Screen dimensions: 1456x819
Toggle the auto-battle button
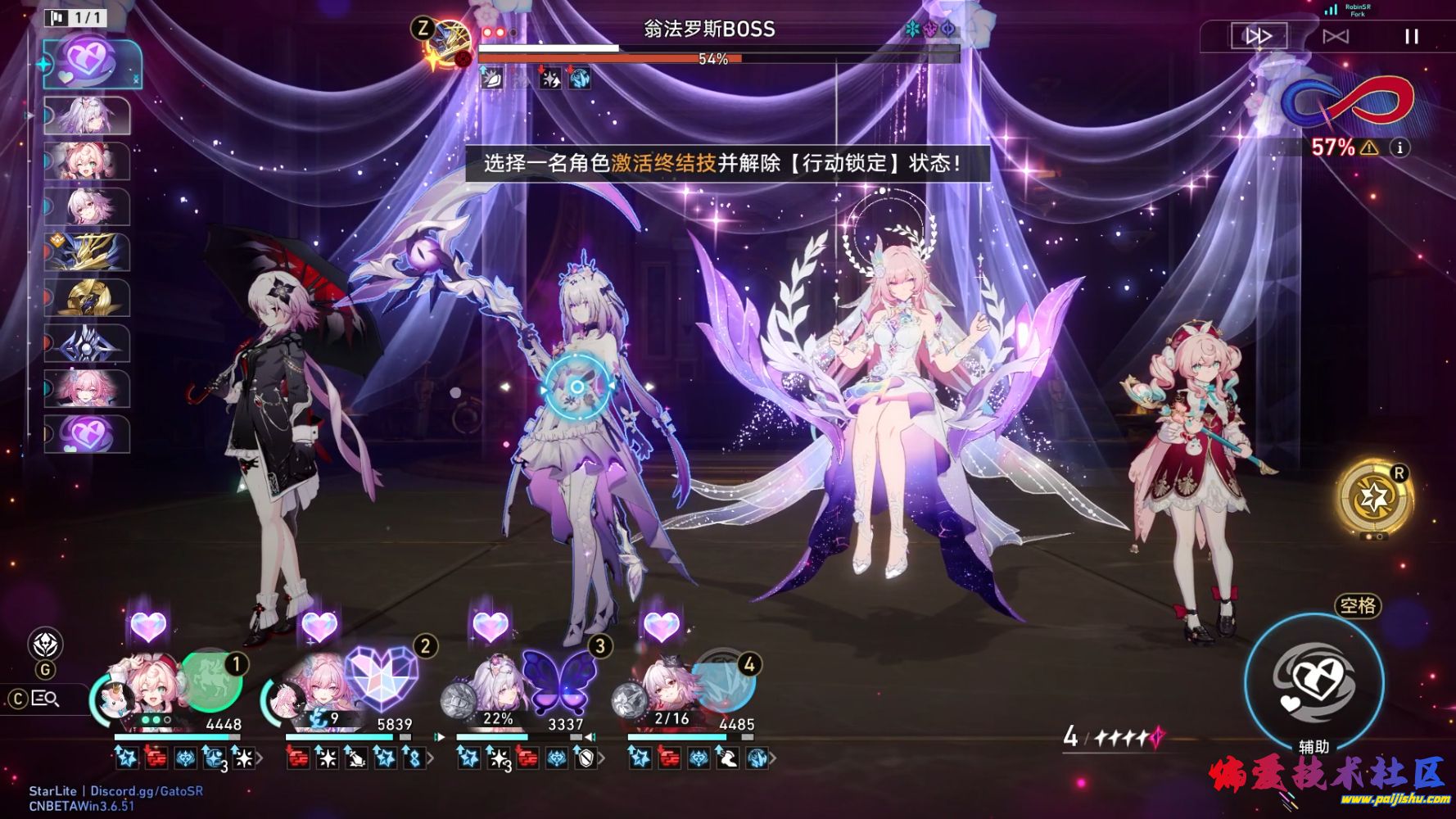pos(1336,37)
